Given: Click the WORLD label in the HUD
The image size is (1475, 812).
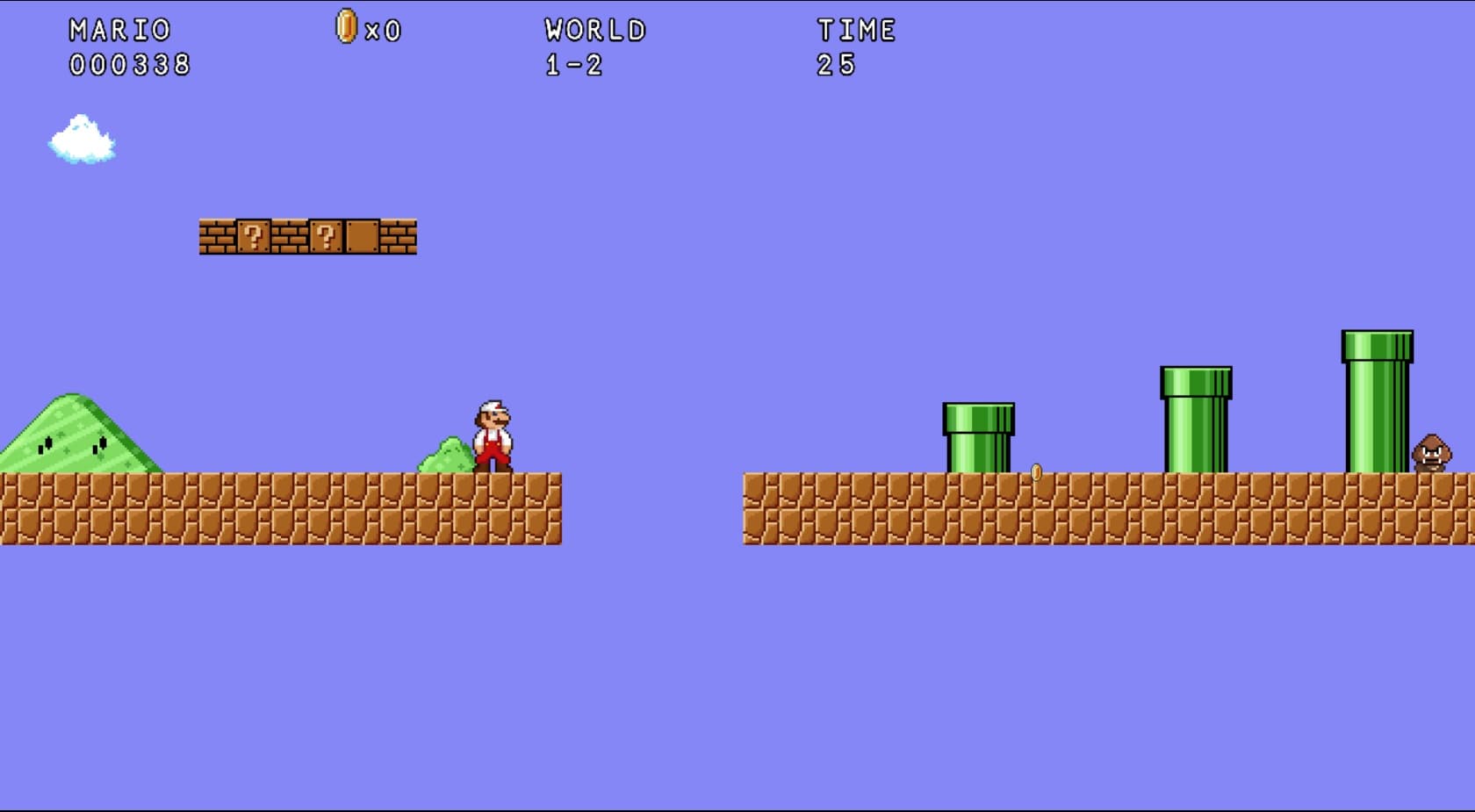Looking at the screenshot, I should click(594, 29).
